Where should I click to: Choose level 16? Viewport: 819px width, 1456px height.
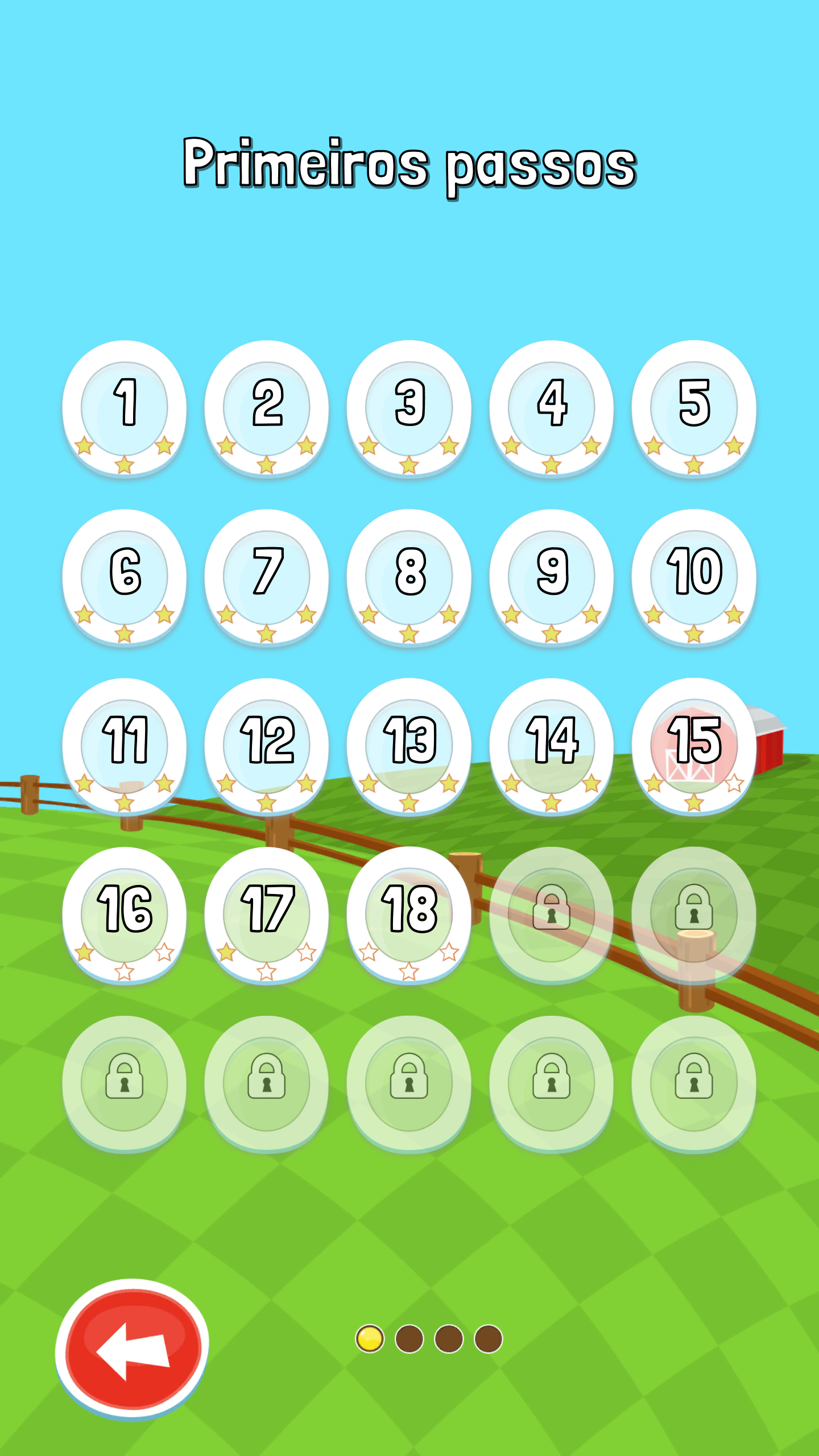(125, 914)
